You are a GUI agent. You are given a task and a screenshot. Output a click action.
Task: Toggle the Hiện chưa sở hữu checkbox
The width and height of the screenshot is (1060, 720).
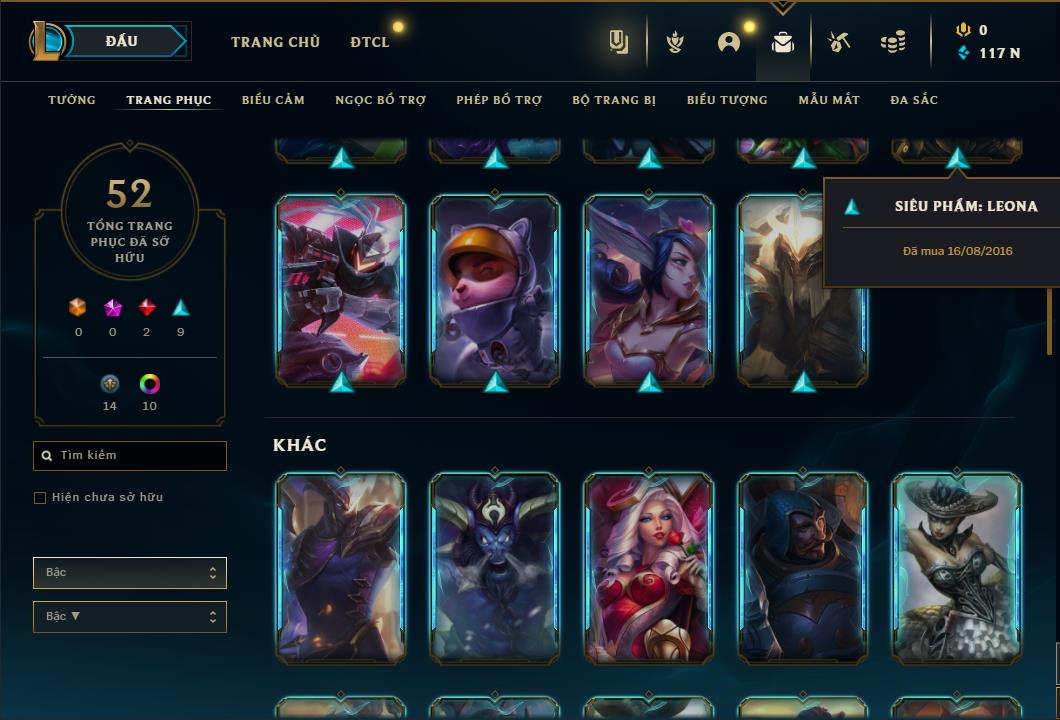click(x=40, y=498)
